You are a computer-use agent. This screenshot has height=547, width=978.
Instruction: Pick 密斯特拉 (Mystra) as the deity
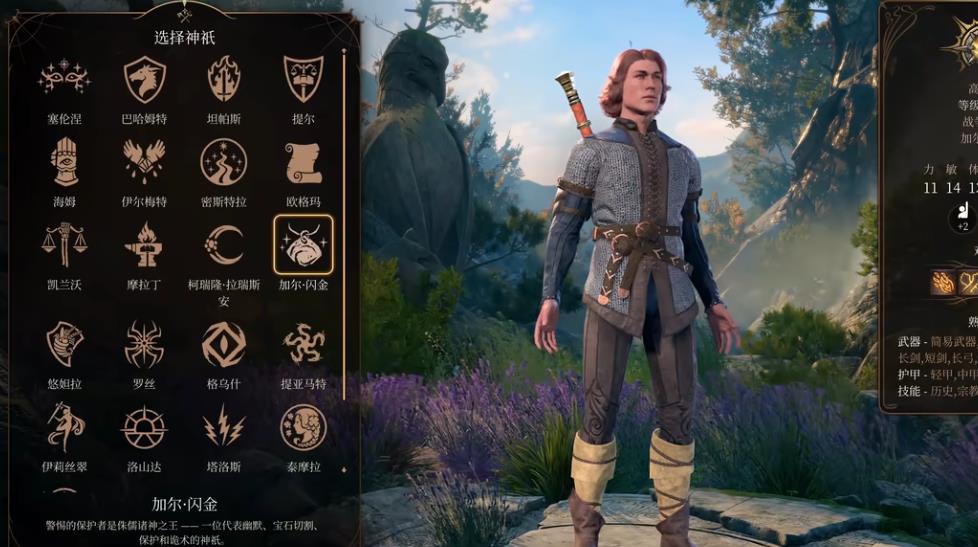(223, 161)
